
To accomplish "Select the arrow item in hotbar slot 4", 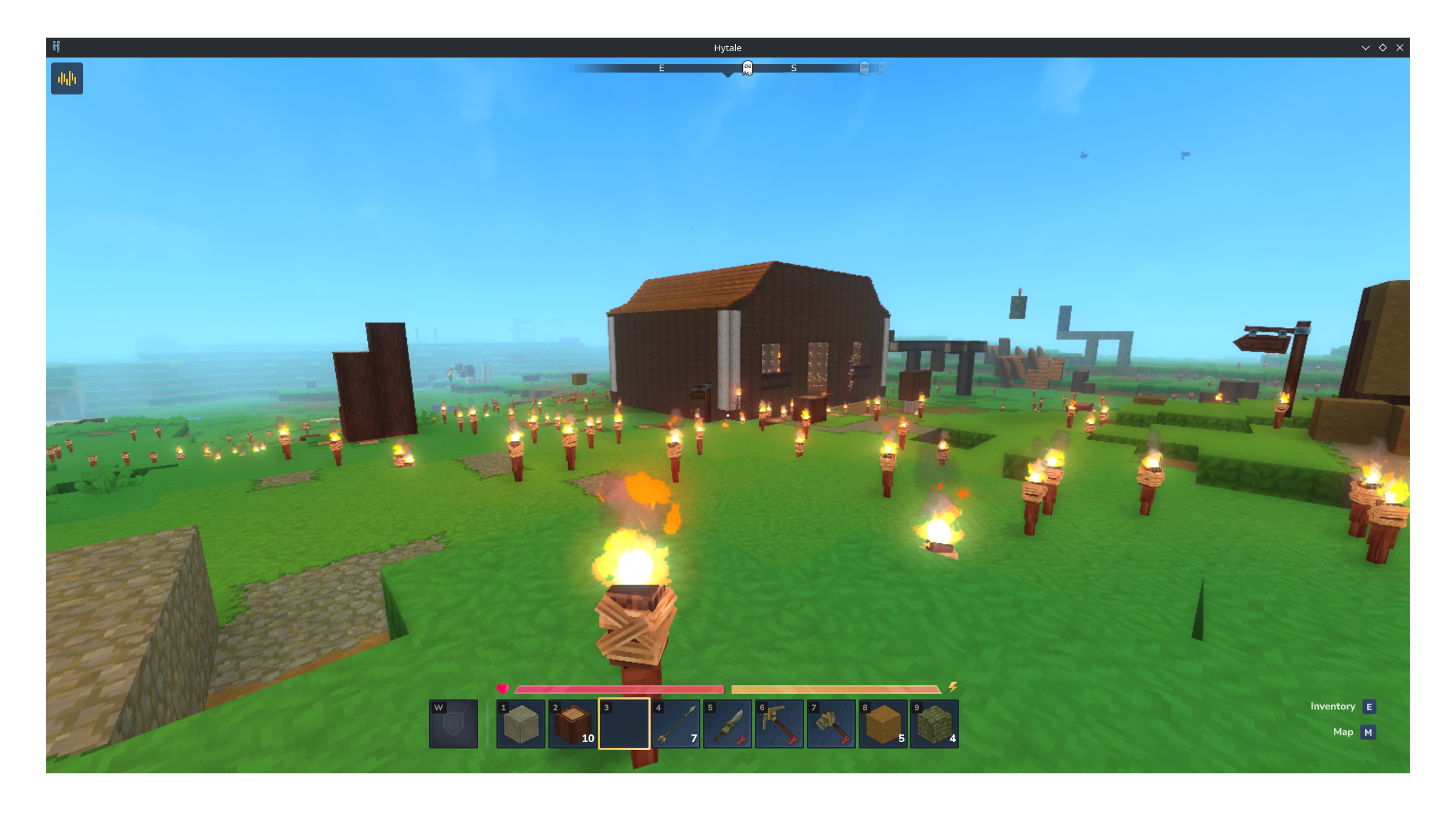I will coord(676,724).
